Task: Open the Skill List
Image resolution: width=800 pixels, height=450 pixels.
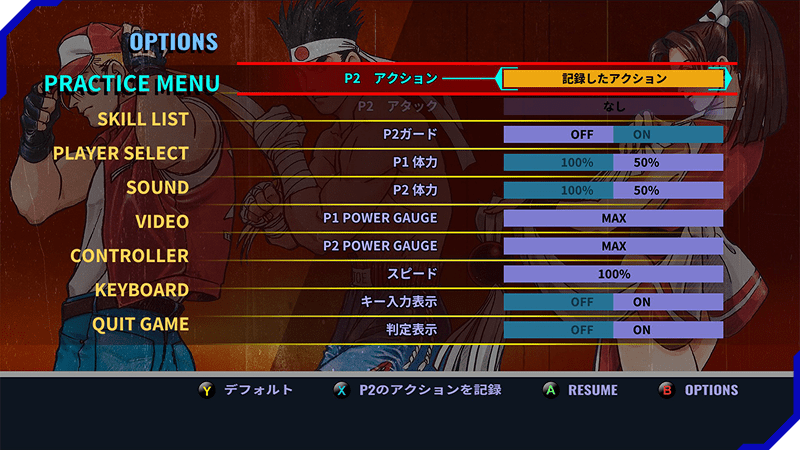Action: [143, 120]
